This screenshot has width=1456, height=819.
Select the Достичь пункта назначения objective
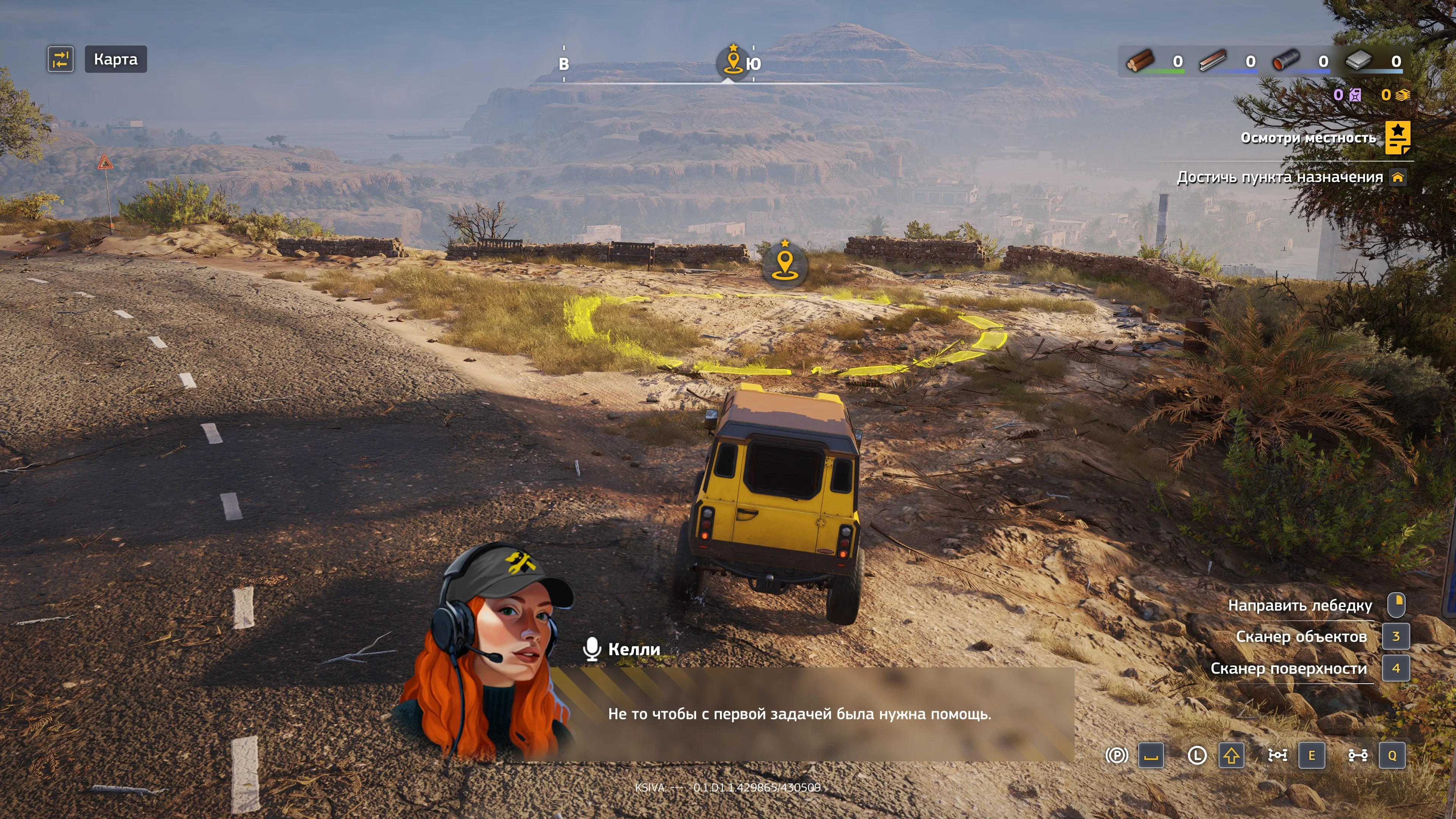[1280, 177]
